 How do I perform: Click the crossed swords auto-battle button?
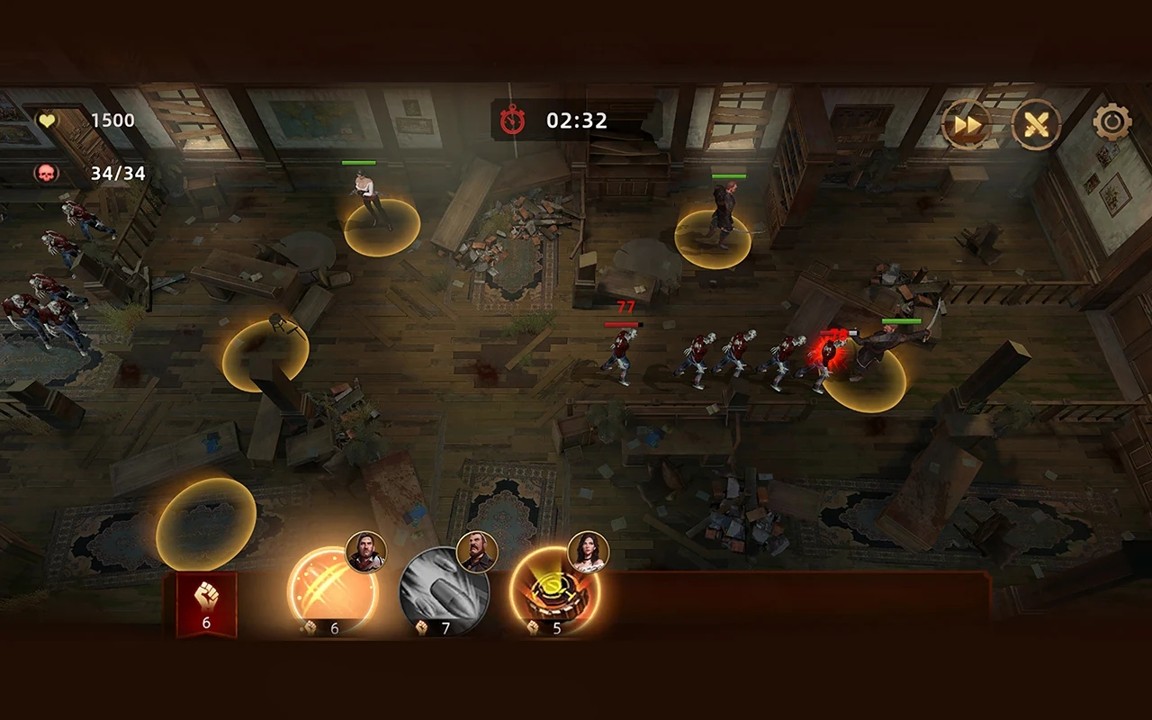click(x=1037, y=125)
